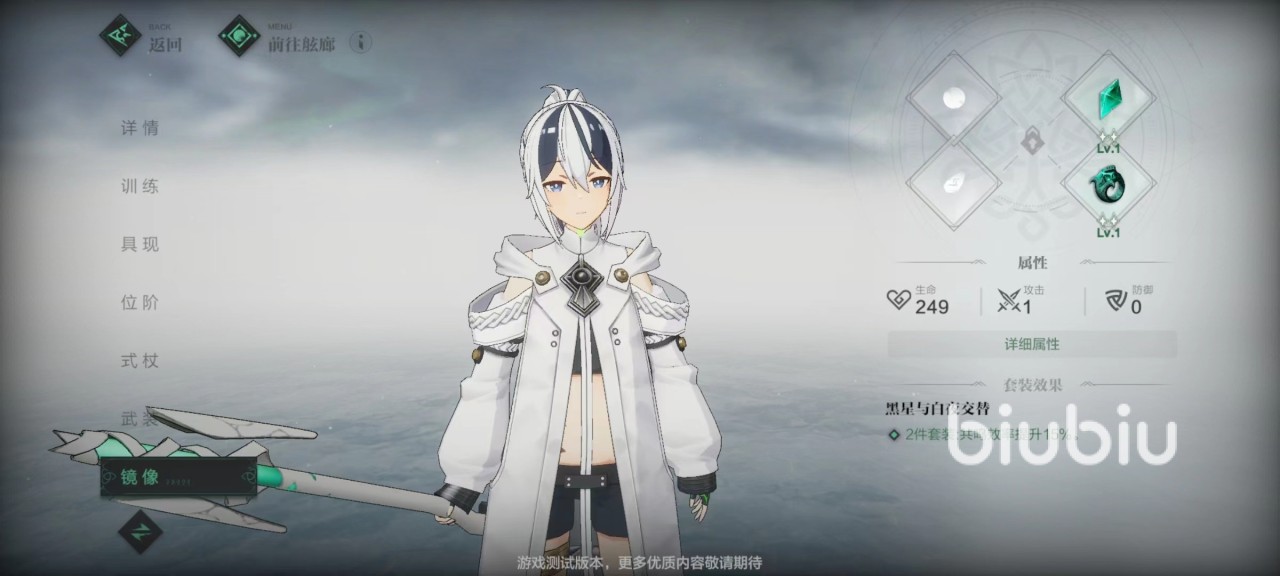The height and width of the screenshot is (576, 1280).
Task: Open 详细属性 detailed attributes
Action: click(1032, 344)
